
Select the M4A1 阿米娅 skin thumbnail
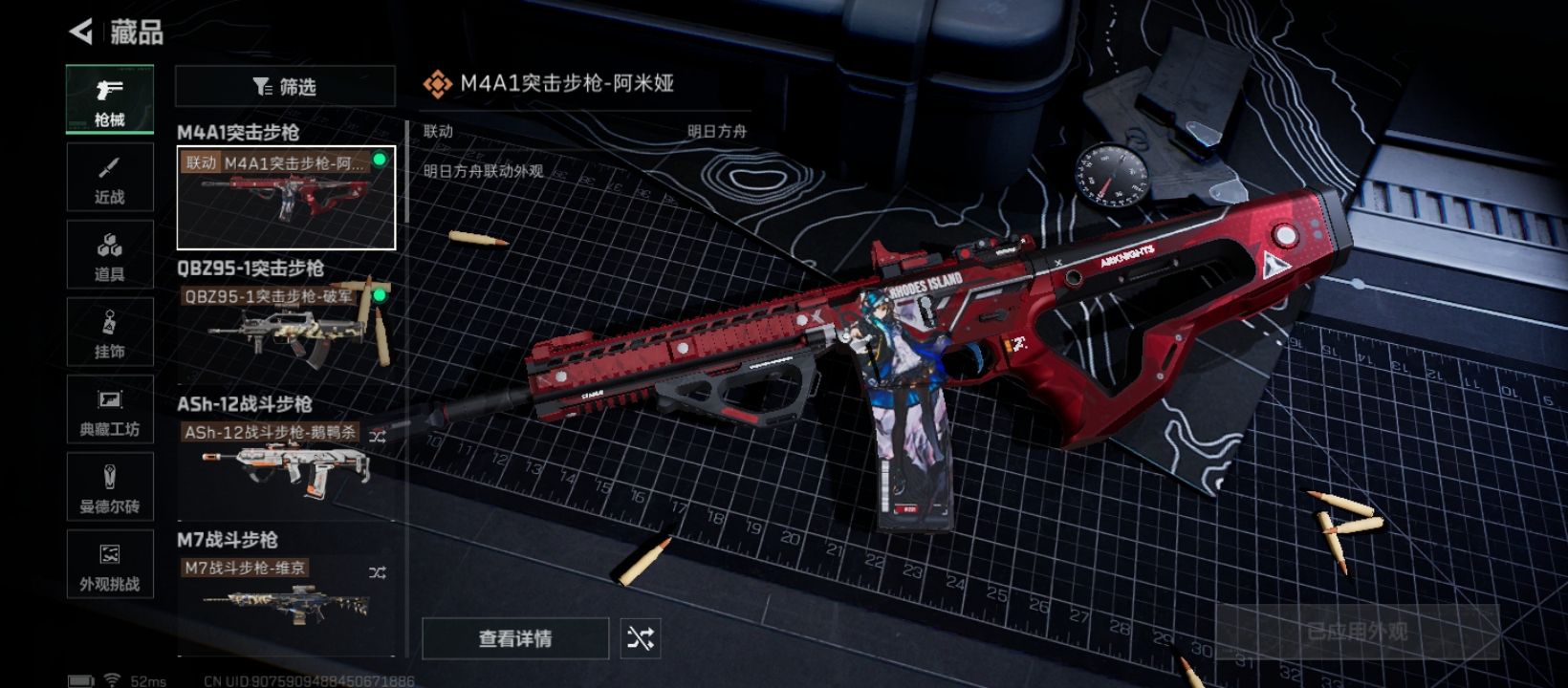[x=286, y=199]
